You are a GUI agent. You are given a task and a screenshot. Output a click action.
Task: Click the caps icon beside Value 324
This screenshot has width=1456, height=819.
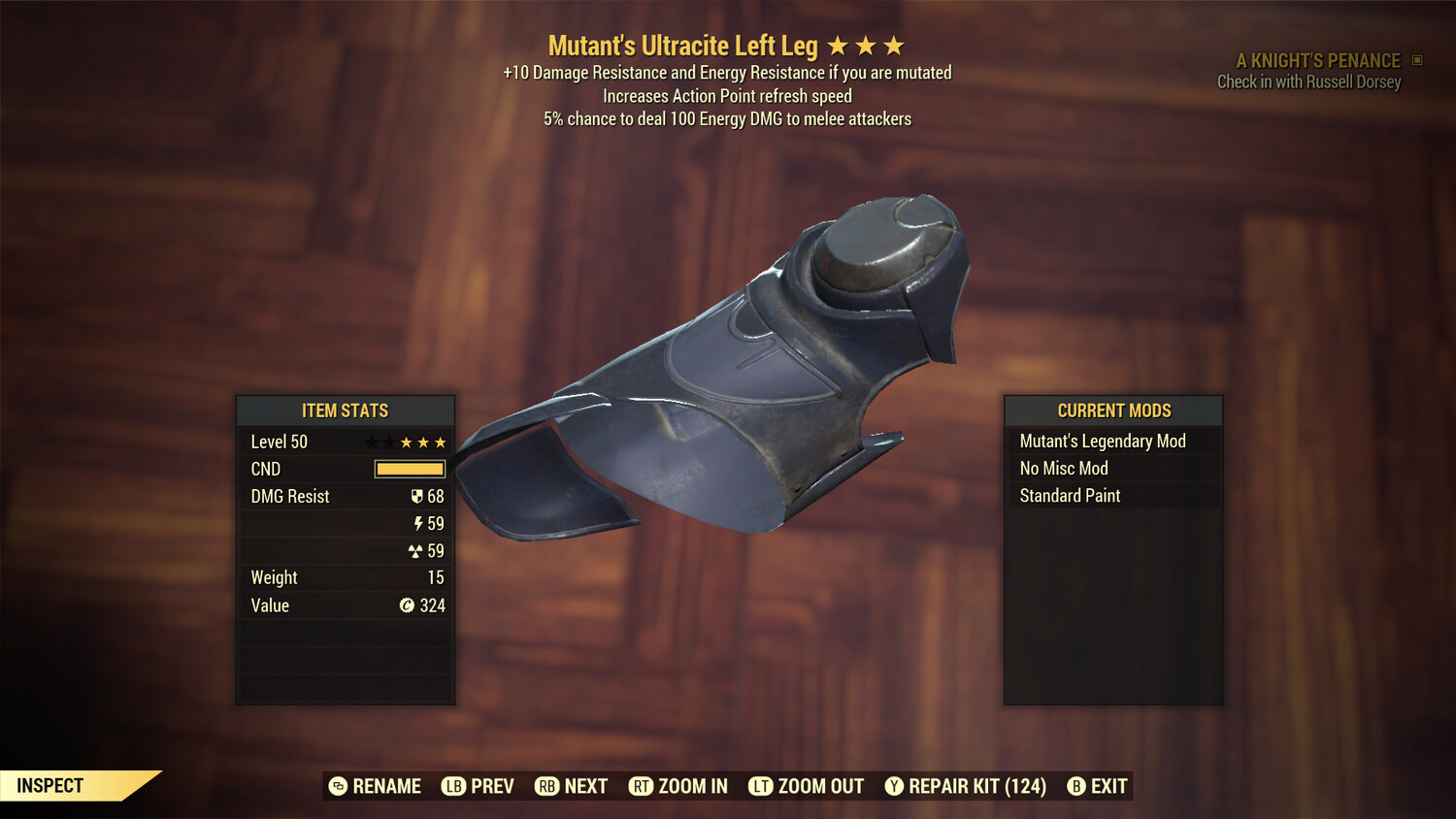407,606
